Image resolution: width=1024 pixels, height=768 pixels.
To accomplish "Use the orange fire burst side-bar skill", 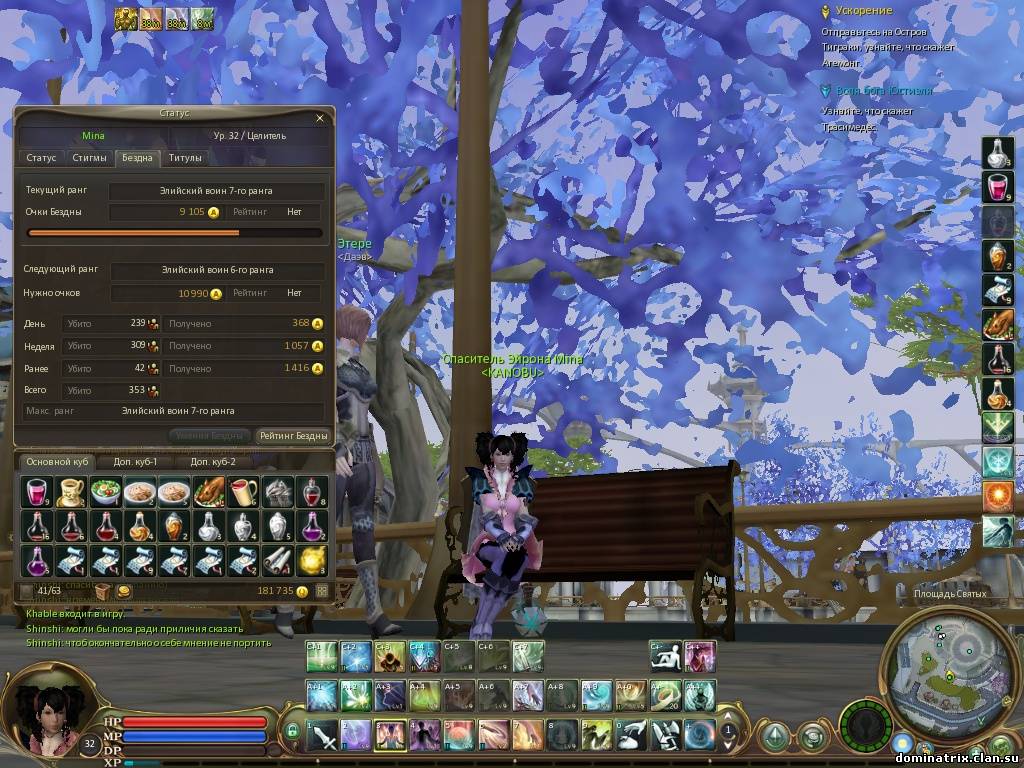I will [997, 496].
